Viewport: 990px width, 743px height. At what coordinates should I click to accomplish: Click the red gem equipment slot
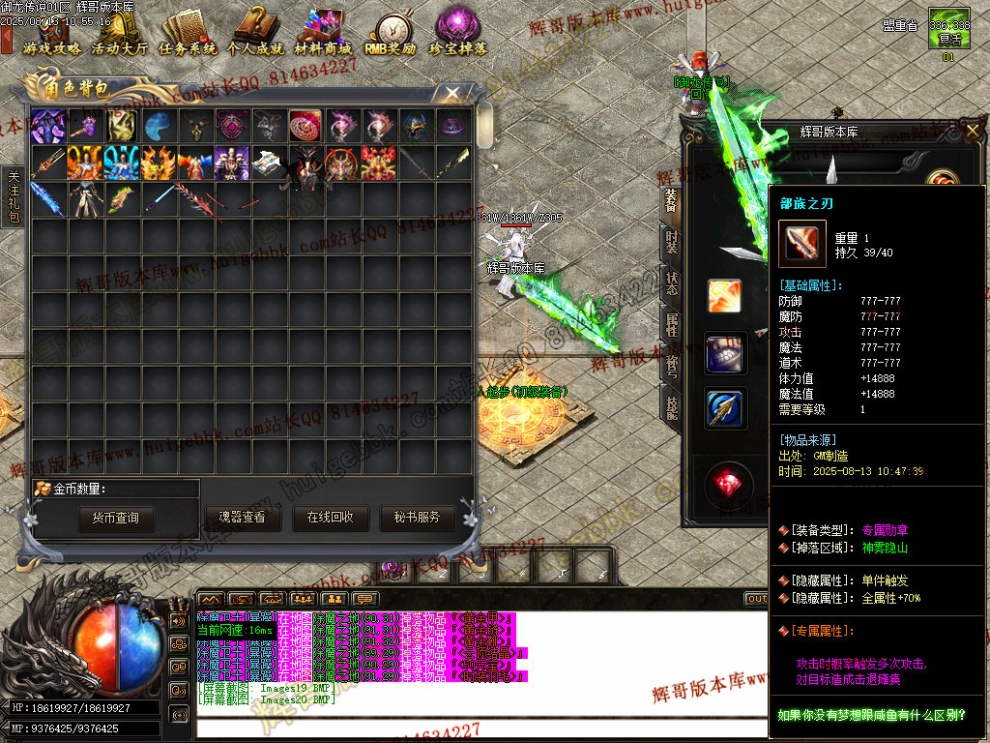[725, 485]
